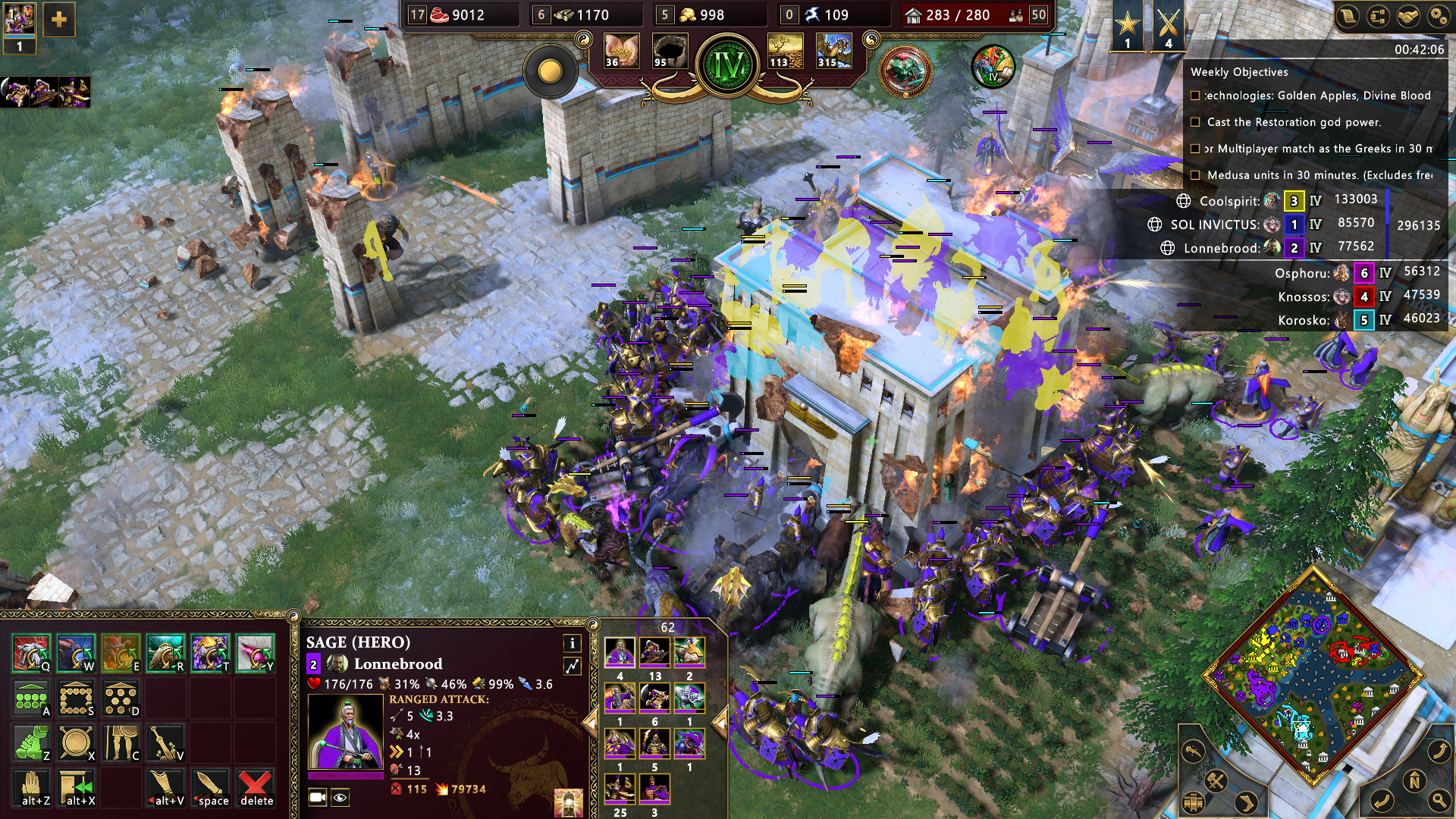Open the tech tree button

(x=1378, y=17)
